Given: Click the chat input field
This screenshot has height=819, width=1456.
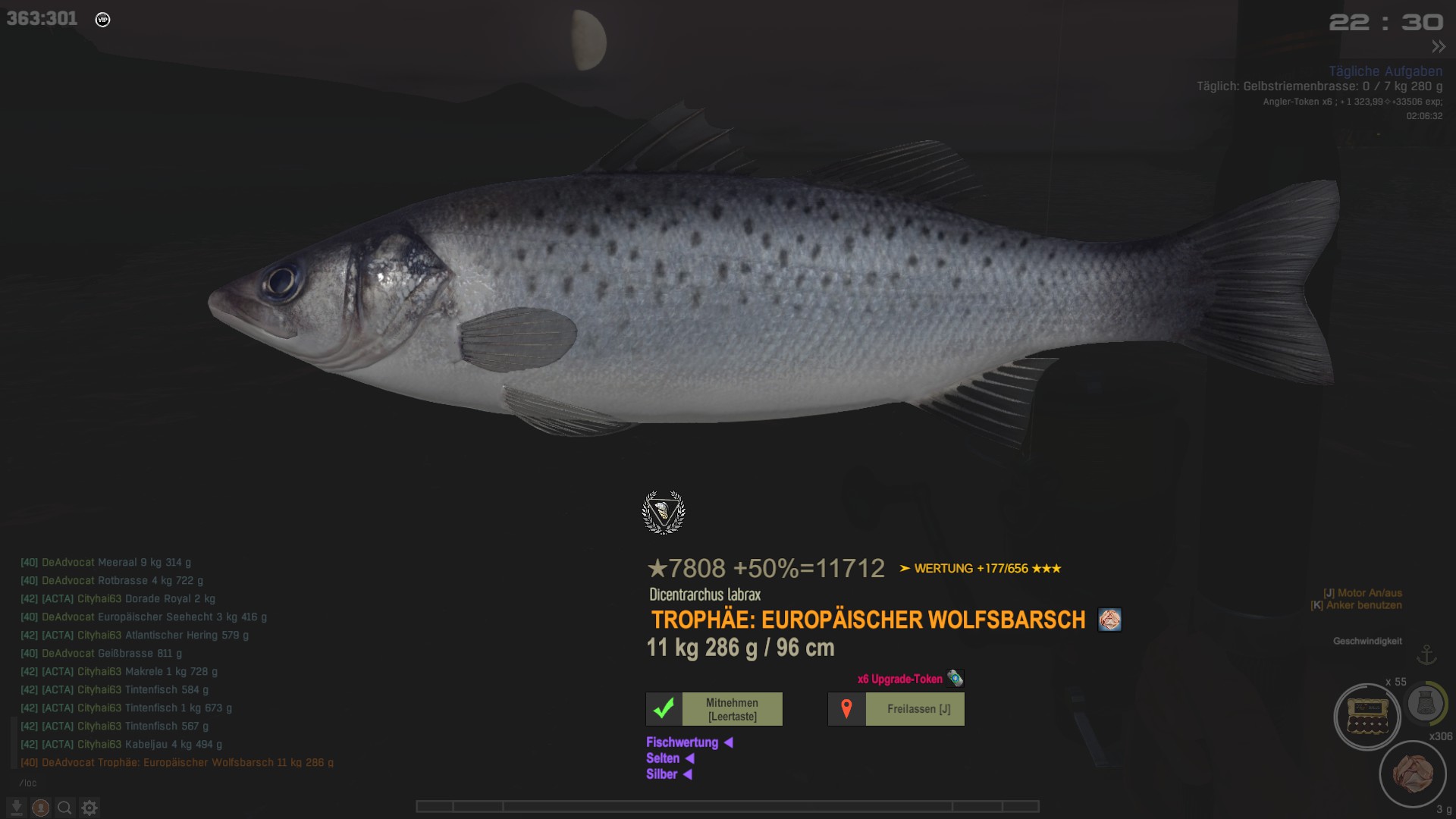Looking at the screenshot, I should coord(152,783).
